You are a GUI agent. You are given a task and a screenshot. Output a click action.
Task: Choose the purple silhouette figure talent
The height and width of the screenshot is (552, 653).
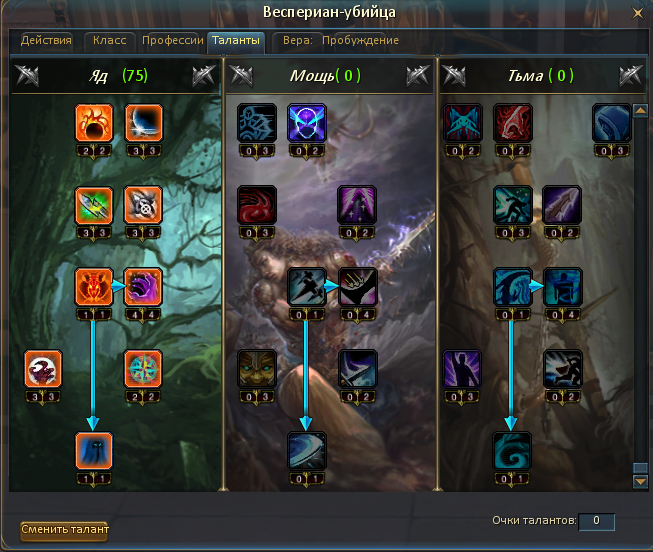tap(463, 368)
